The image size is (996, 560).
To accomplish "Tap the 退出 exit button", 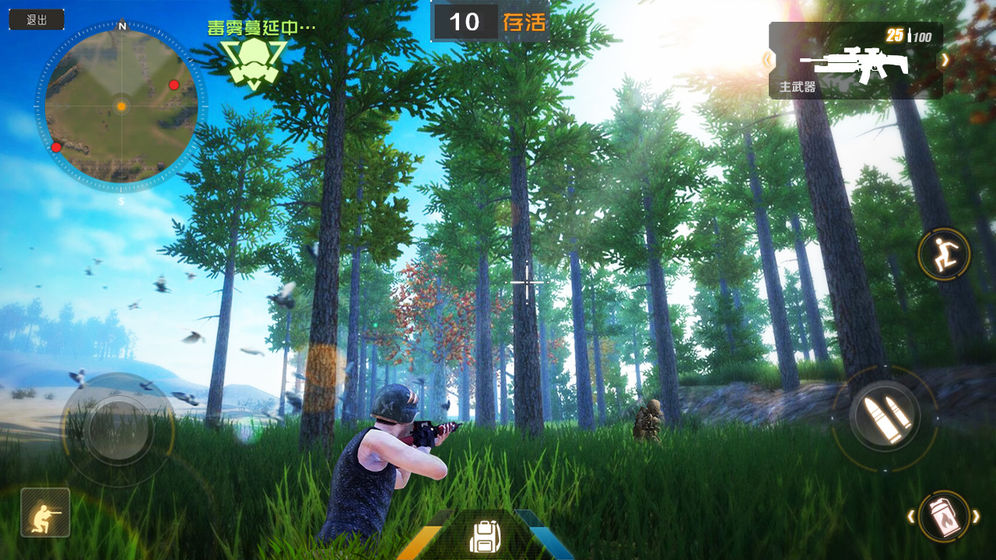I will click(36, 20).
